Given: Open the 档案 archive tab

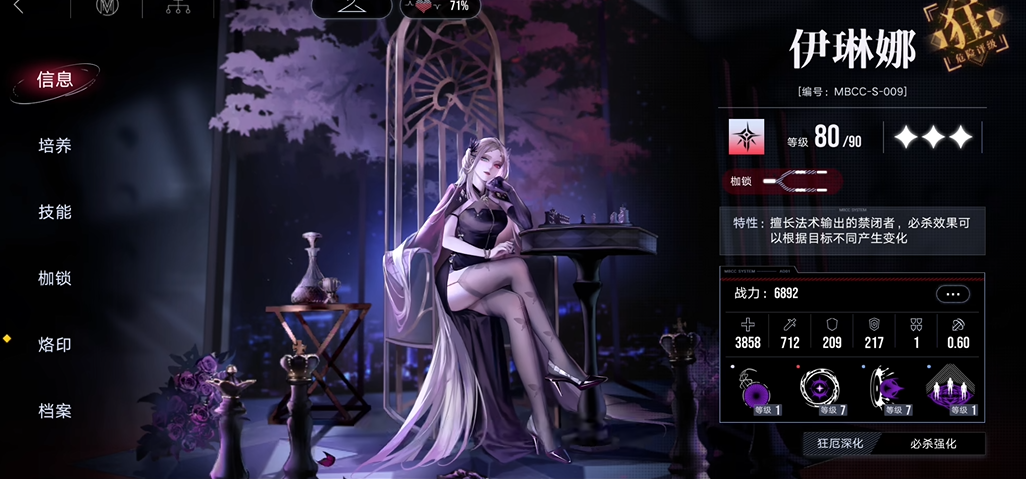Looking at the screenshot, I should pyautogui.click(x=55, y=411).
